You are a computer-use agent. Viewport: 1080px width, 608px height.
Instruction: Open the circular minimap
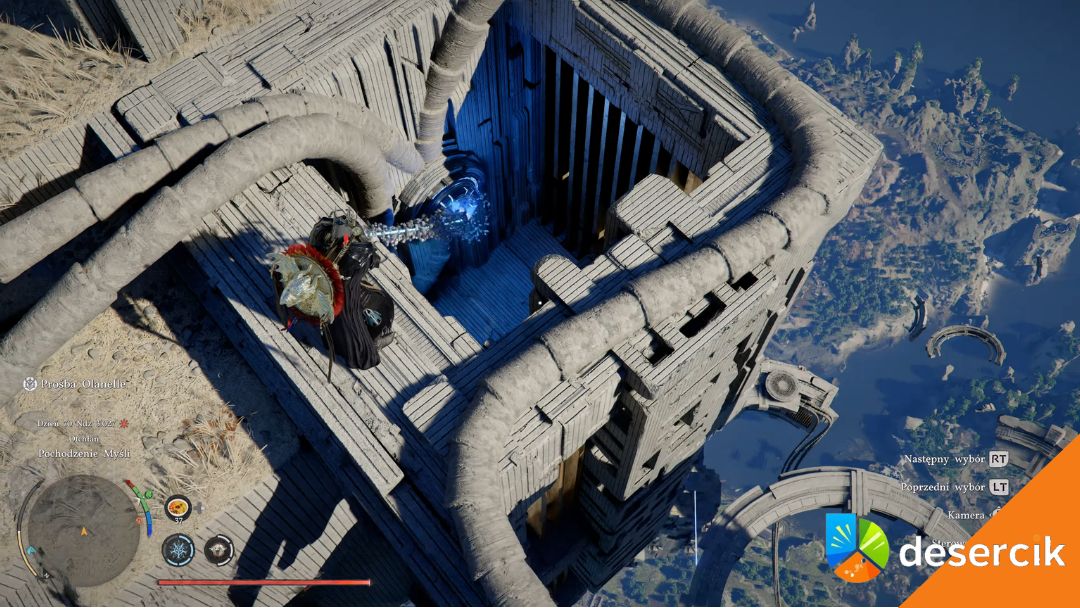coord(82,529)
